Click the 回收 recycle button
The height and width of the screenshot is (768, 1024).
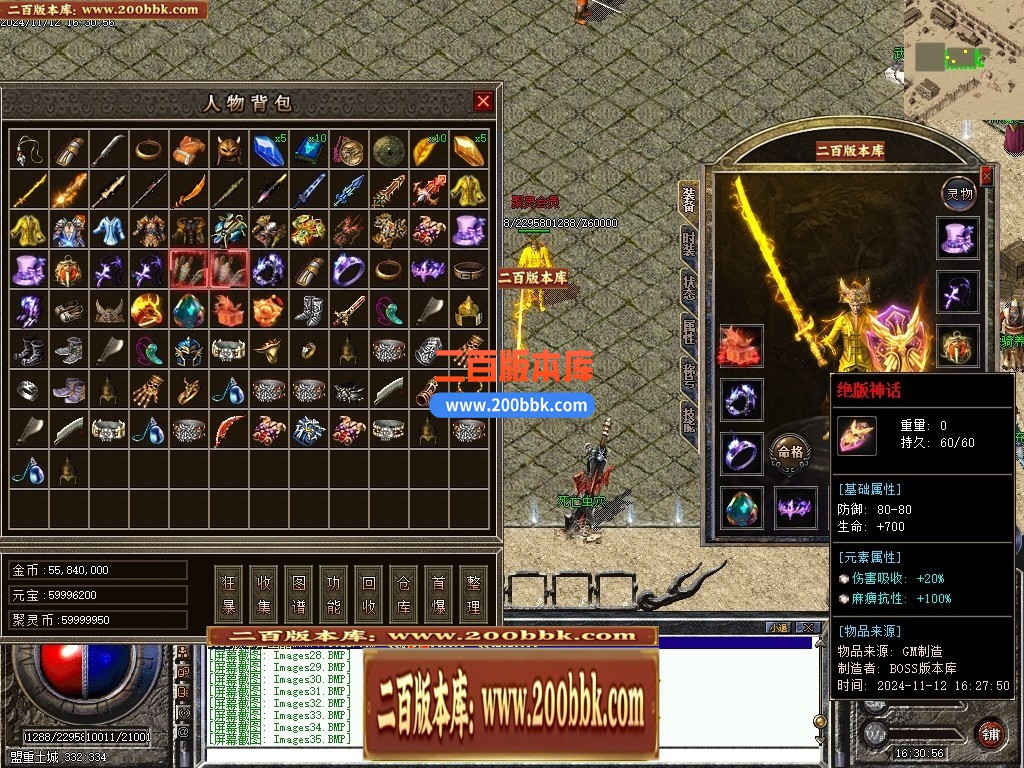[369, 594]
